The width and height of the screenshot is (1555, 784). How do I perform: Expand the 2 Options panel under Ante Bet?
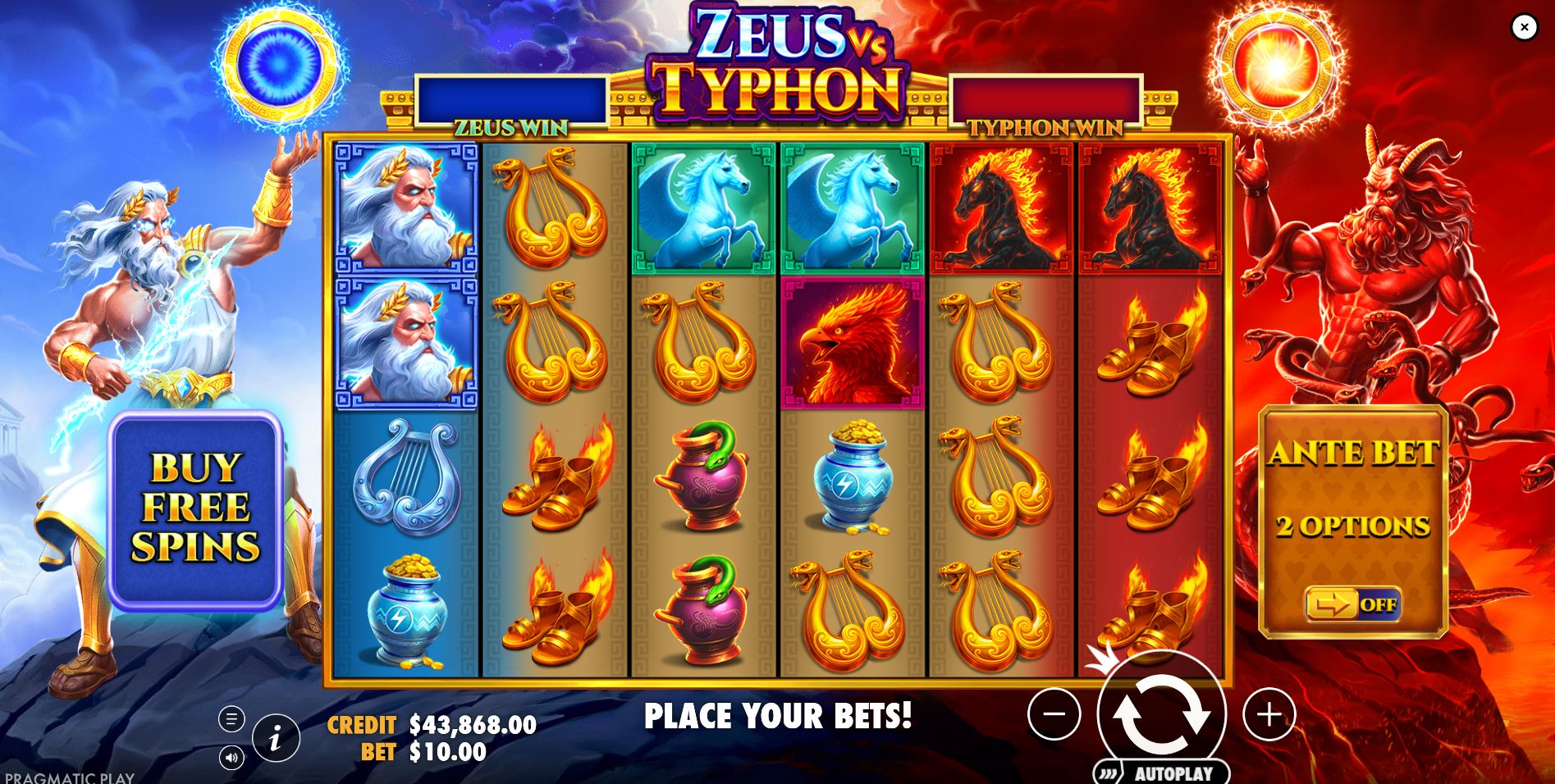click(1355, 526)
